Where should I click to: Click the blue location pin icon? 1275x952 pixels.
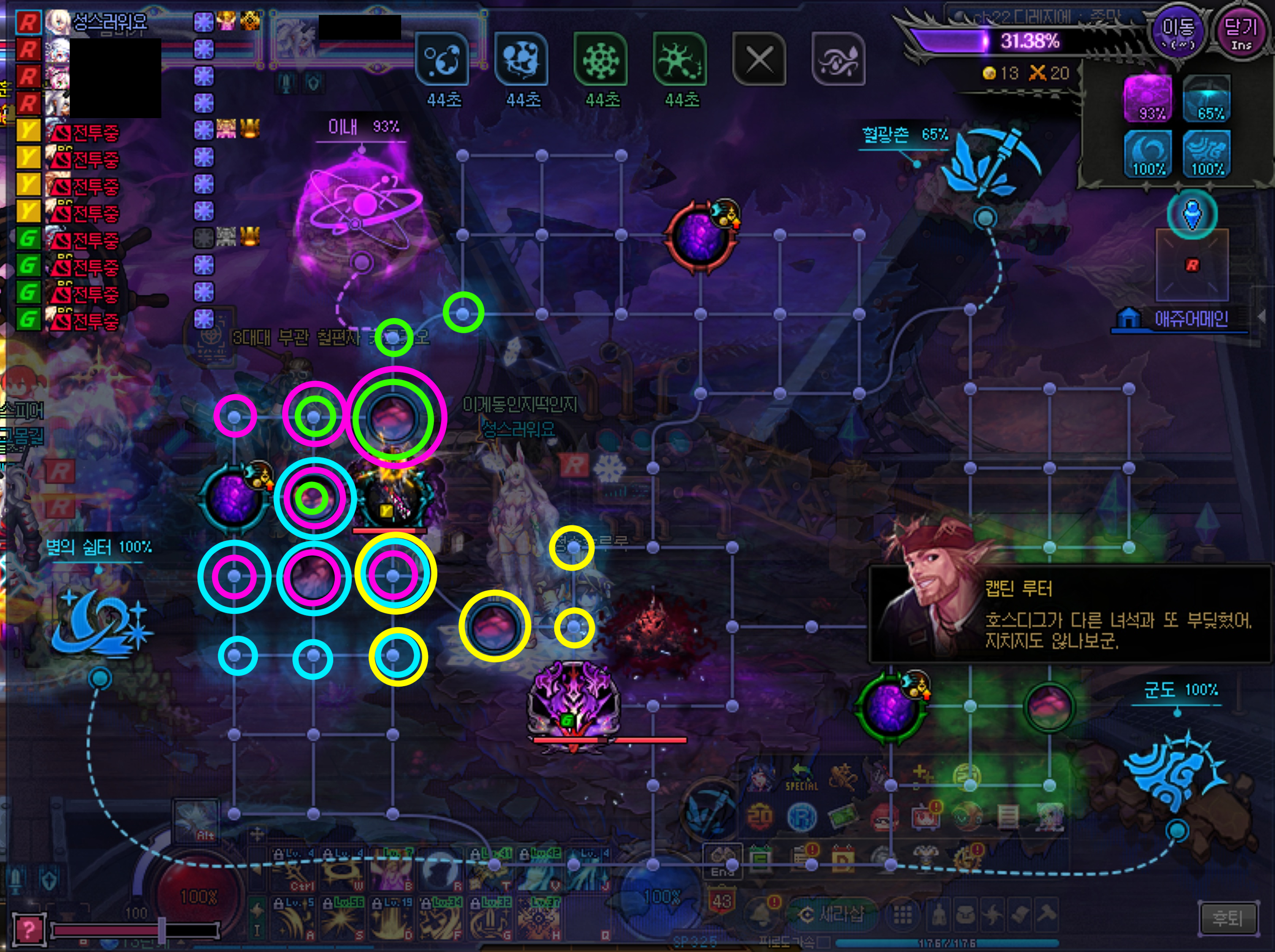point(1192,213)
